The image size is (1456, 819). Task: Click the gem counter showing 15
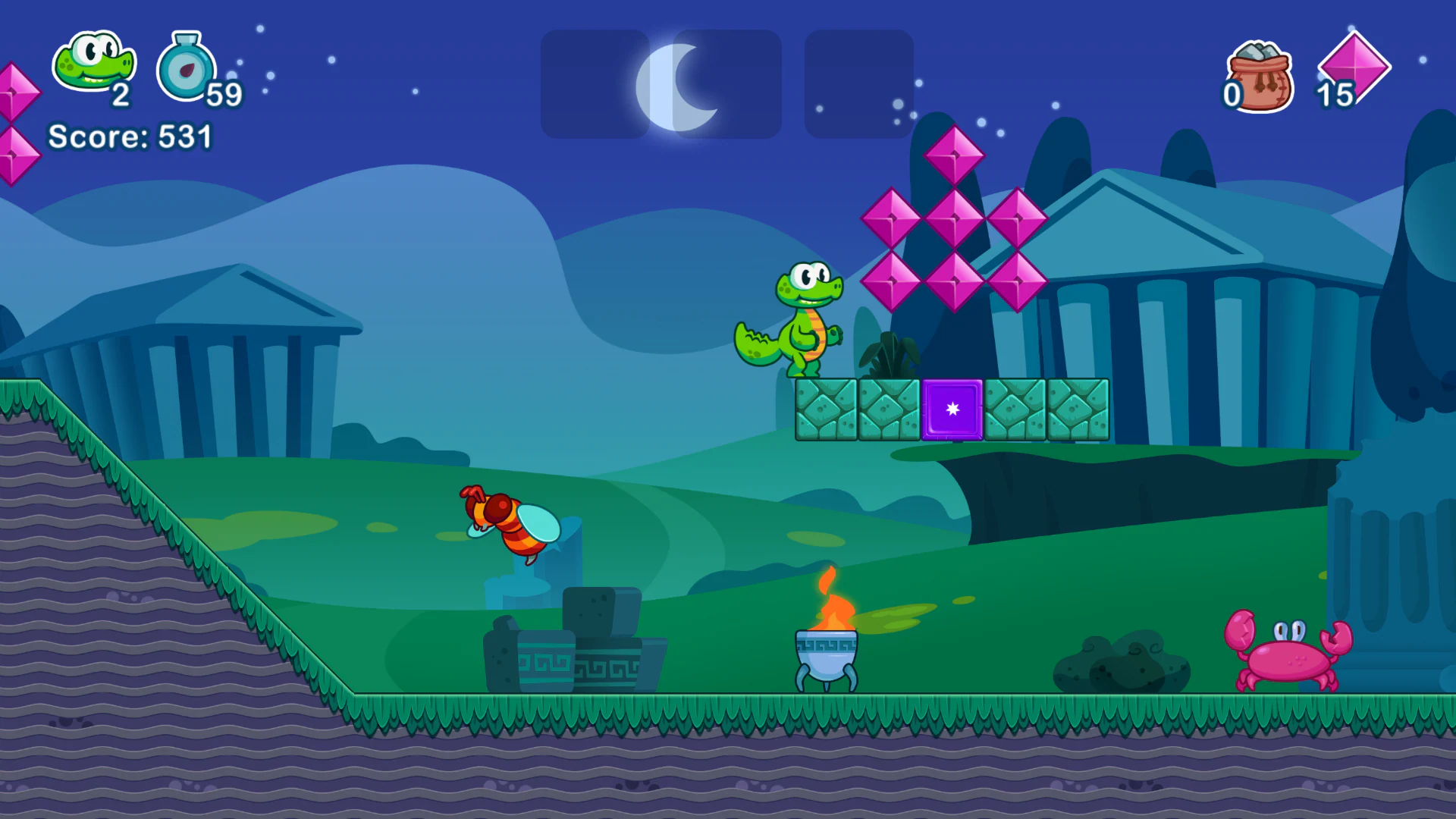tap(1337, 95)
